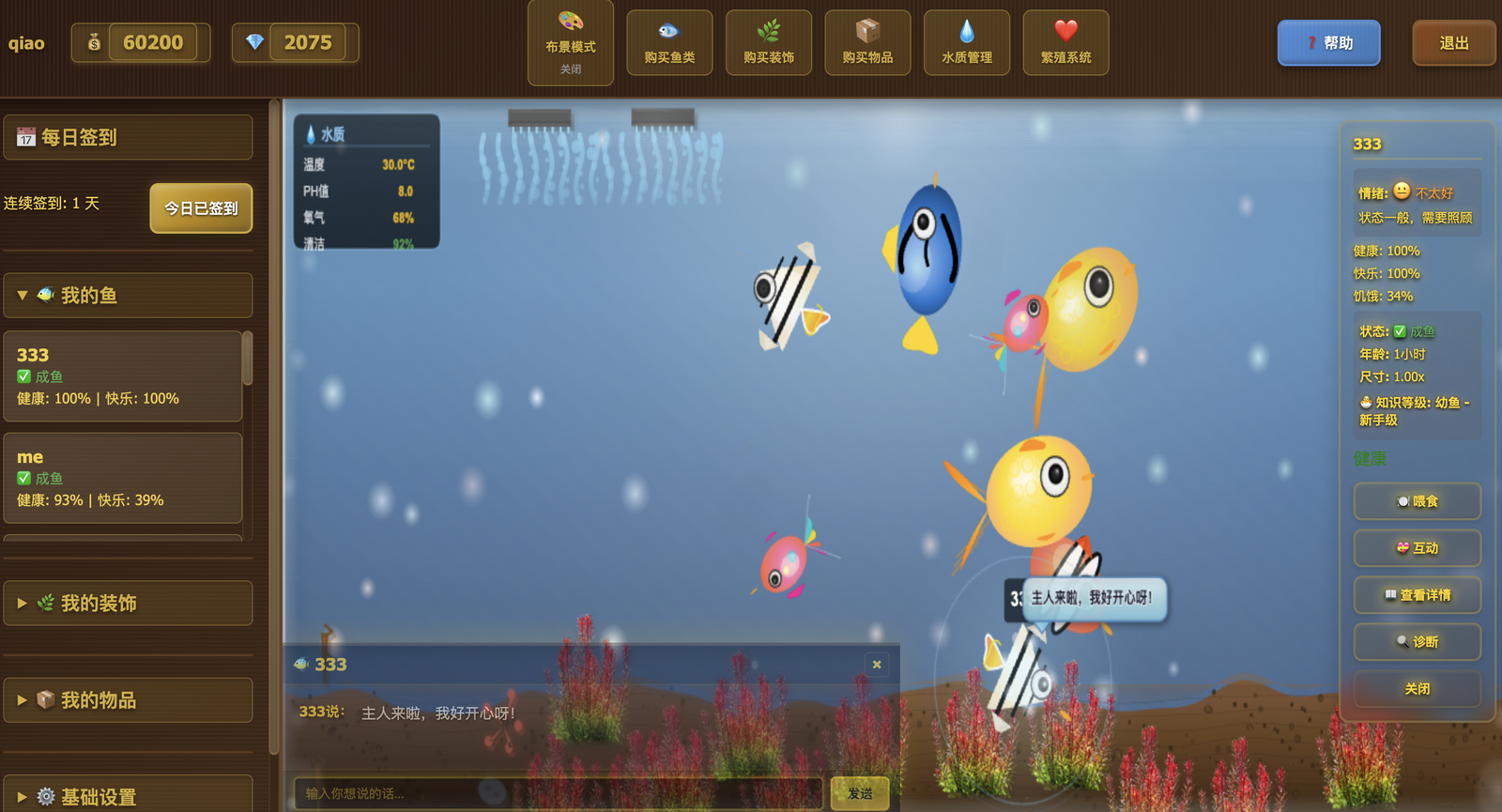This screenshot has height=812, width=1502.
Task: Select fish 'me' from my fish list
Action: (122, 478)
